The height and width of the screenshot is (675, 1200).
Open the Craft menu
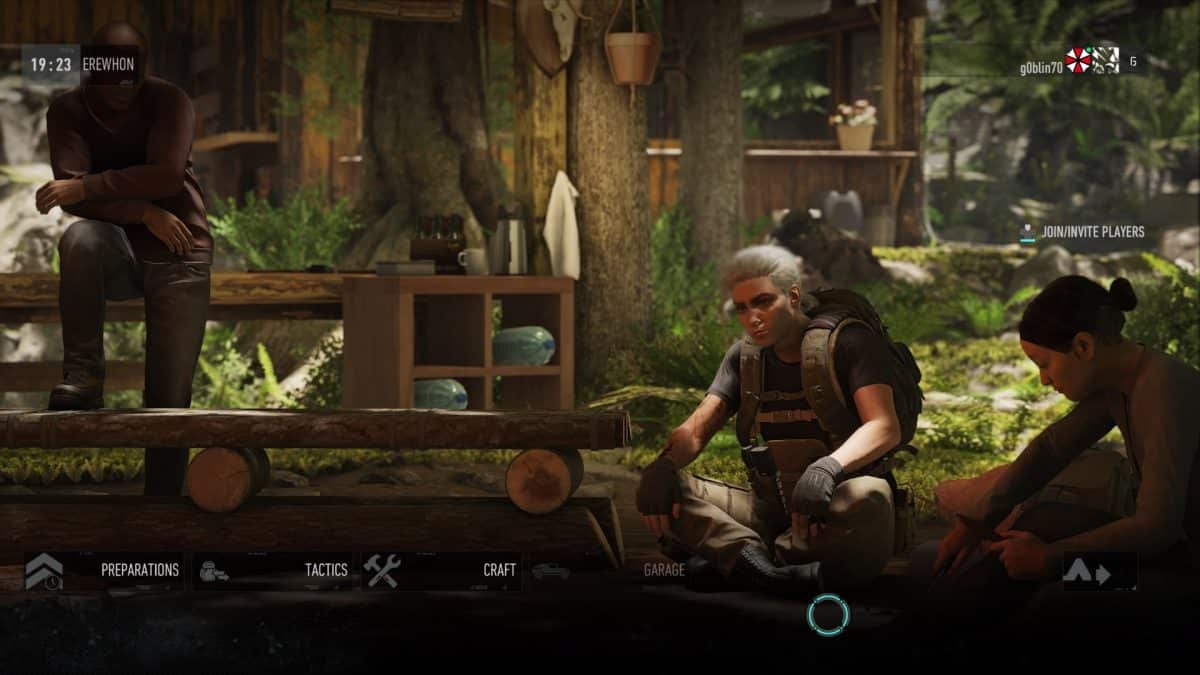click(441, 570)
